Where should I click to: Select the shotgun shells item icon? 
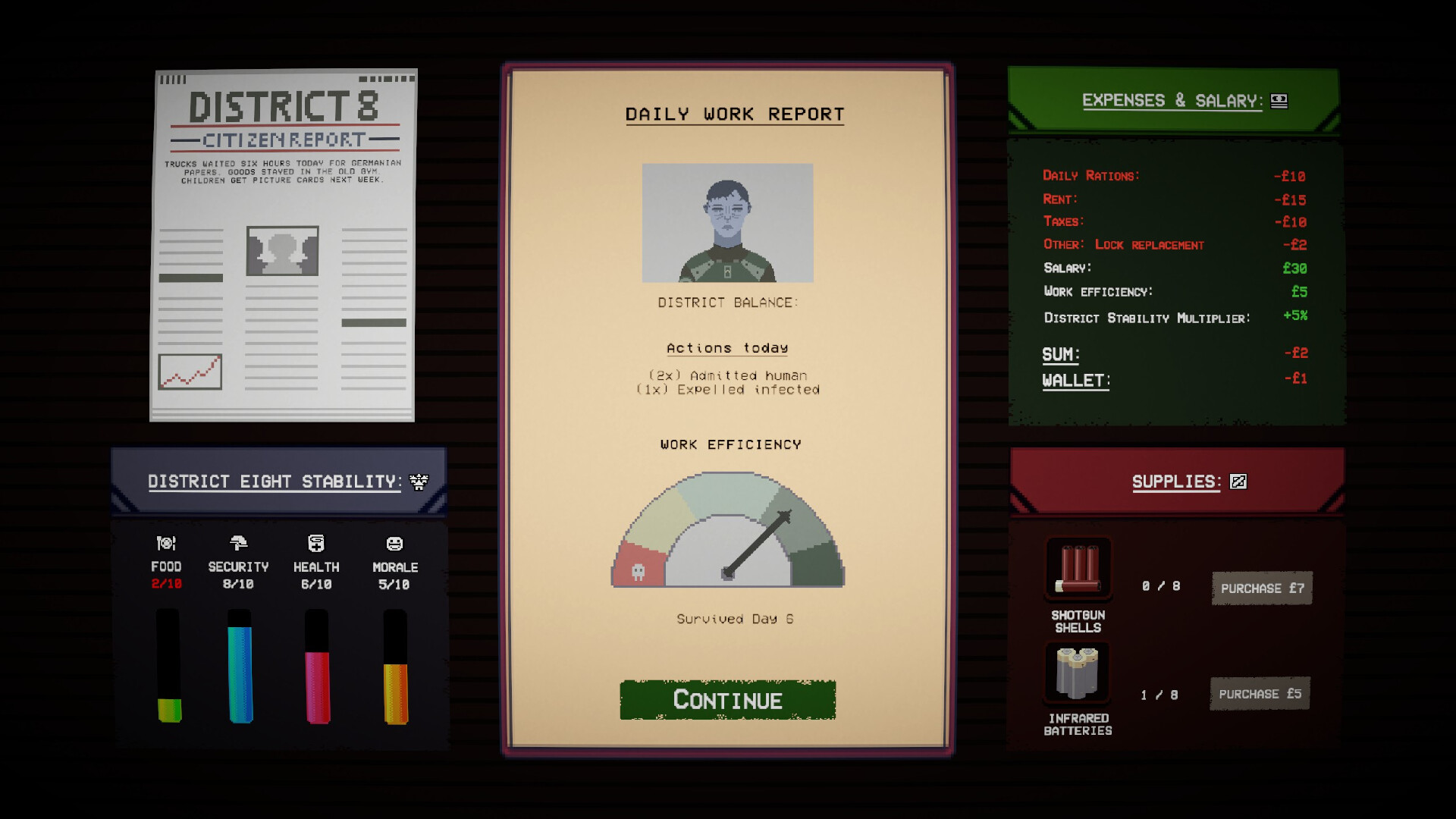pyautogui.click(x=1078, y=570)
